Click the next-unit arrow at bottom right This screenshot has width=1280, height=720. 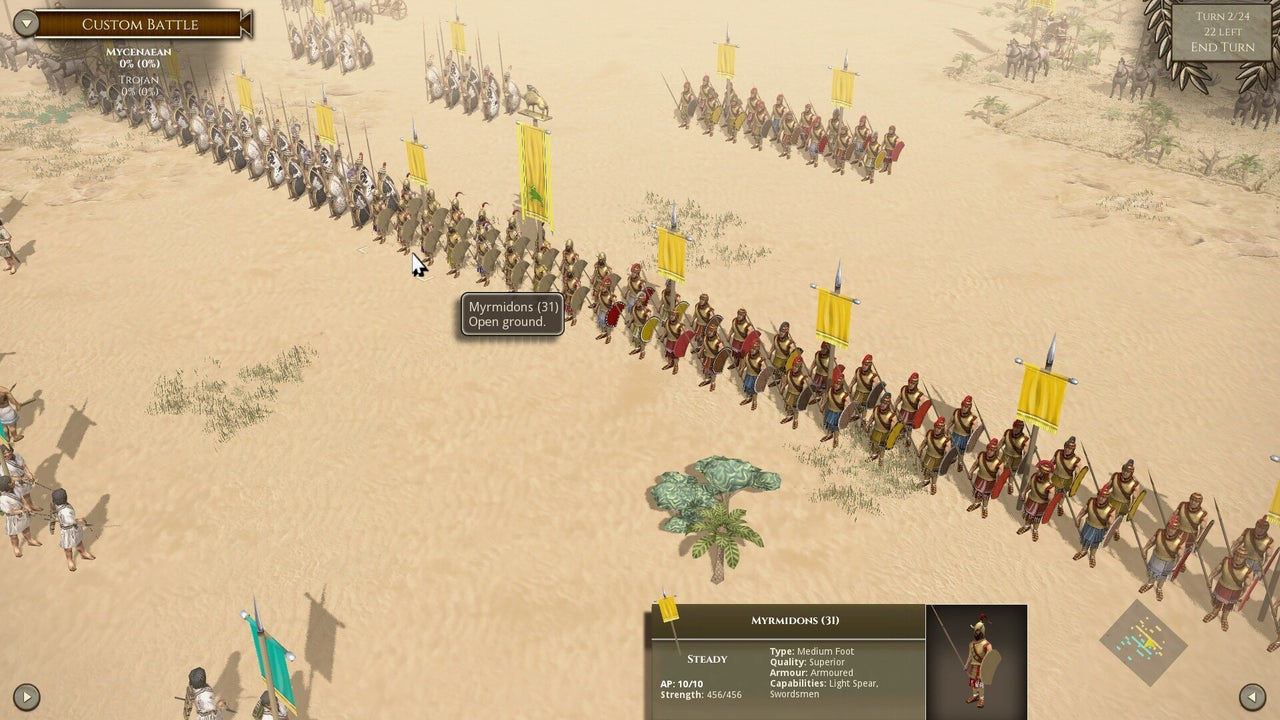click(1251, 696)
